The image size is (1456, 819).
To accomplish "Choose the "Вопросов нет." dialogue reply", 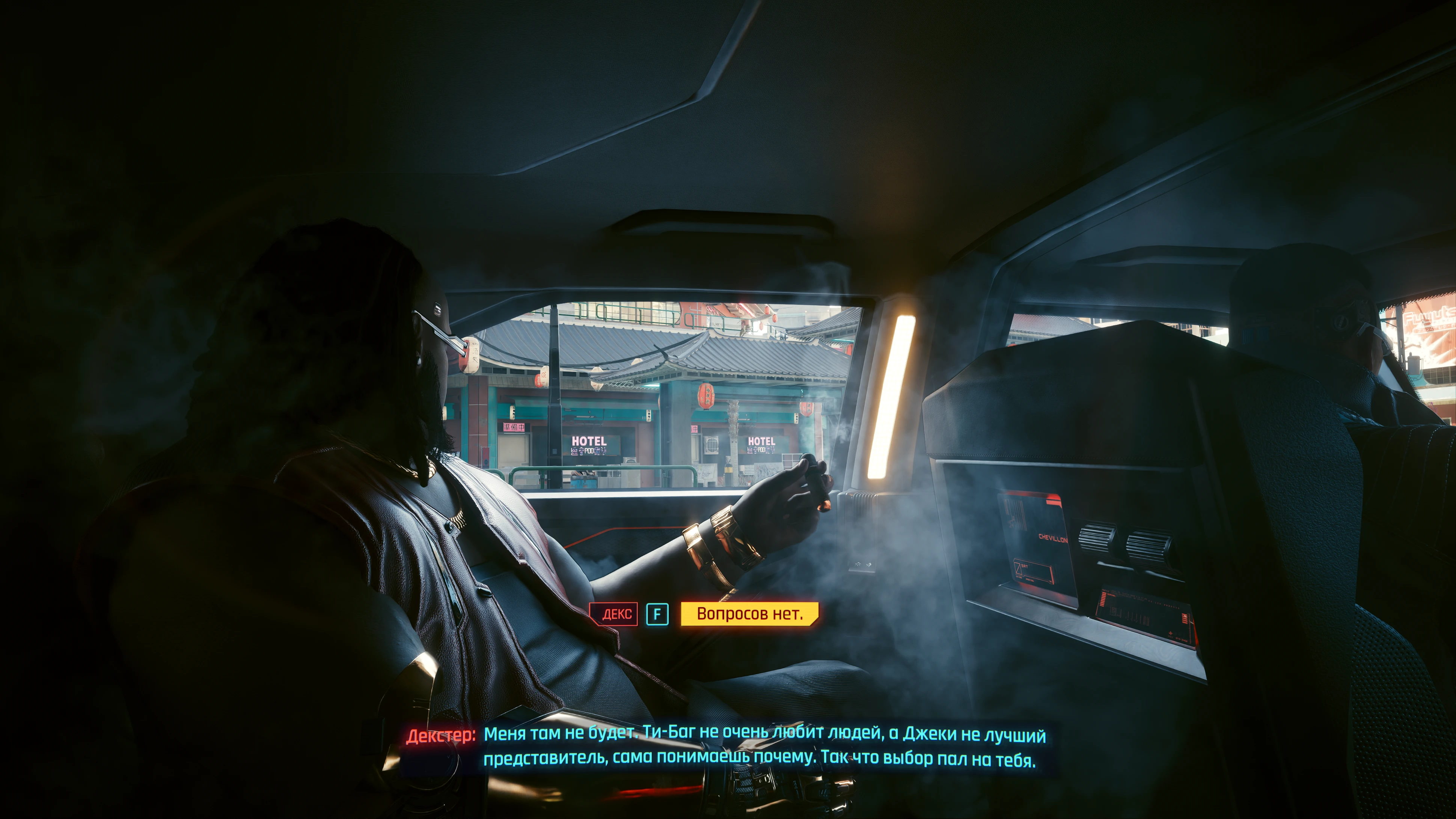I will (x=749, y=614).
